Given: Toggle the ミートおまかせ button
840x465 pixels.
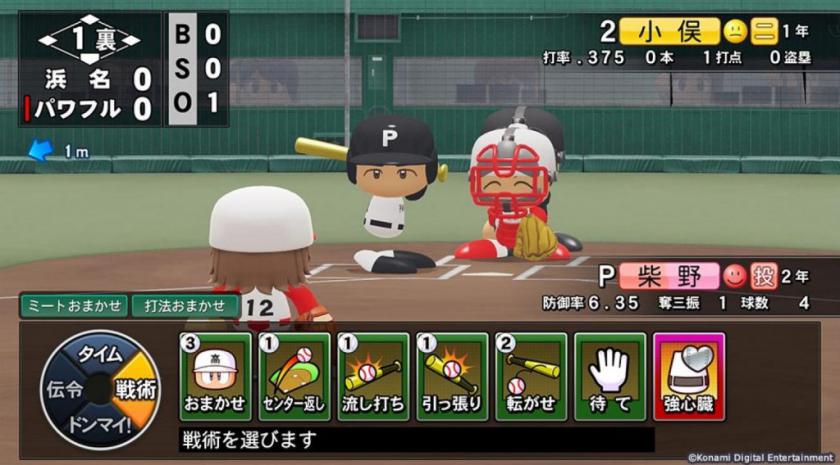Looking at the screenshot, I should (x=73, y=305).
